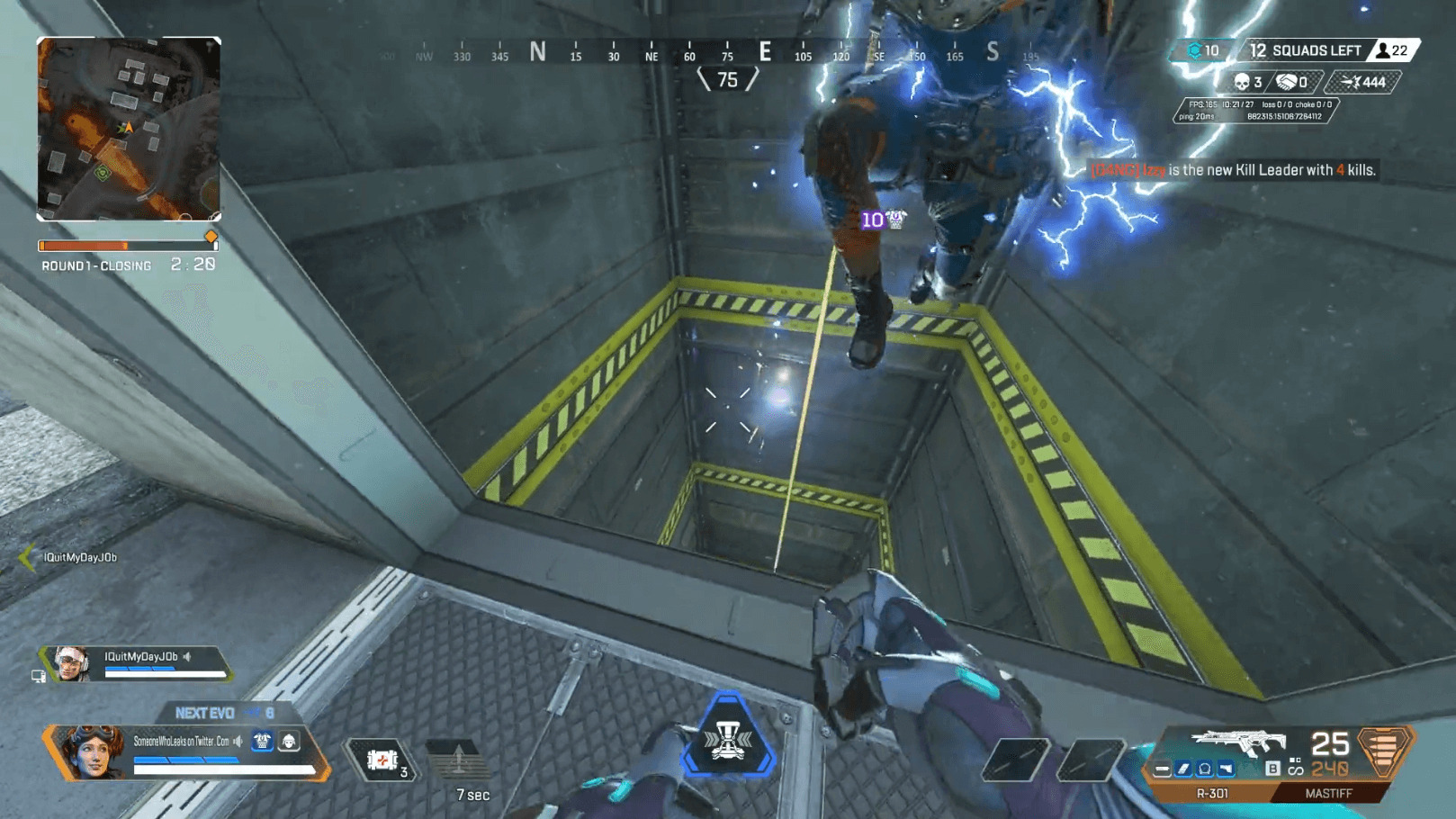Activate the ultimate ability hexagon icon
This screenshot has width=1456, height=819.
[x=728, y=739]
